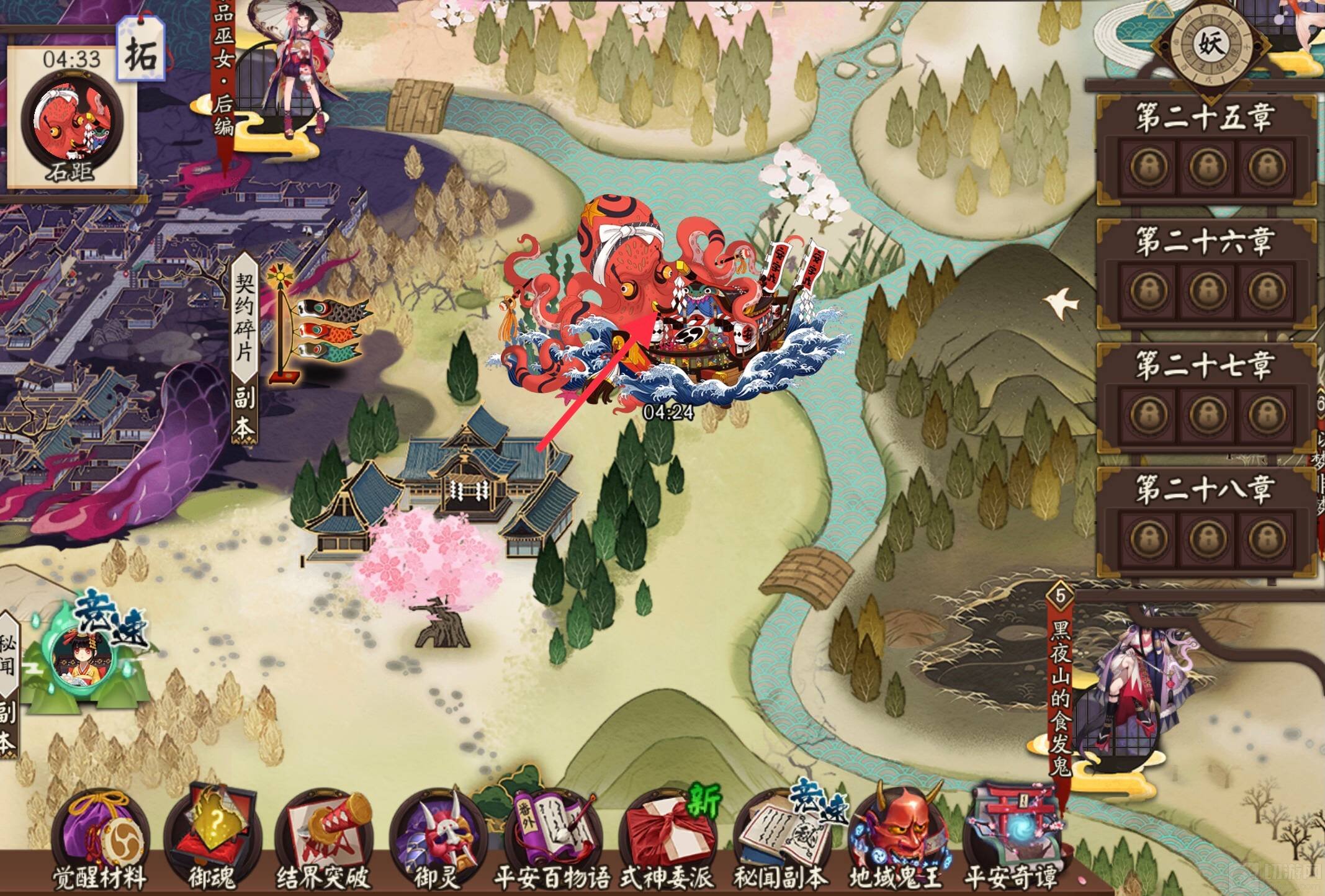
Task: Choose chapter 第二十八章
Action: (x=1205, y=521)
